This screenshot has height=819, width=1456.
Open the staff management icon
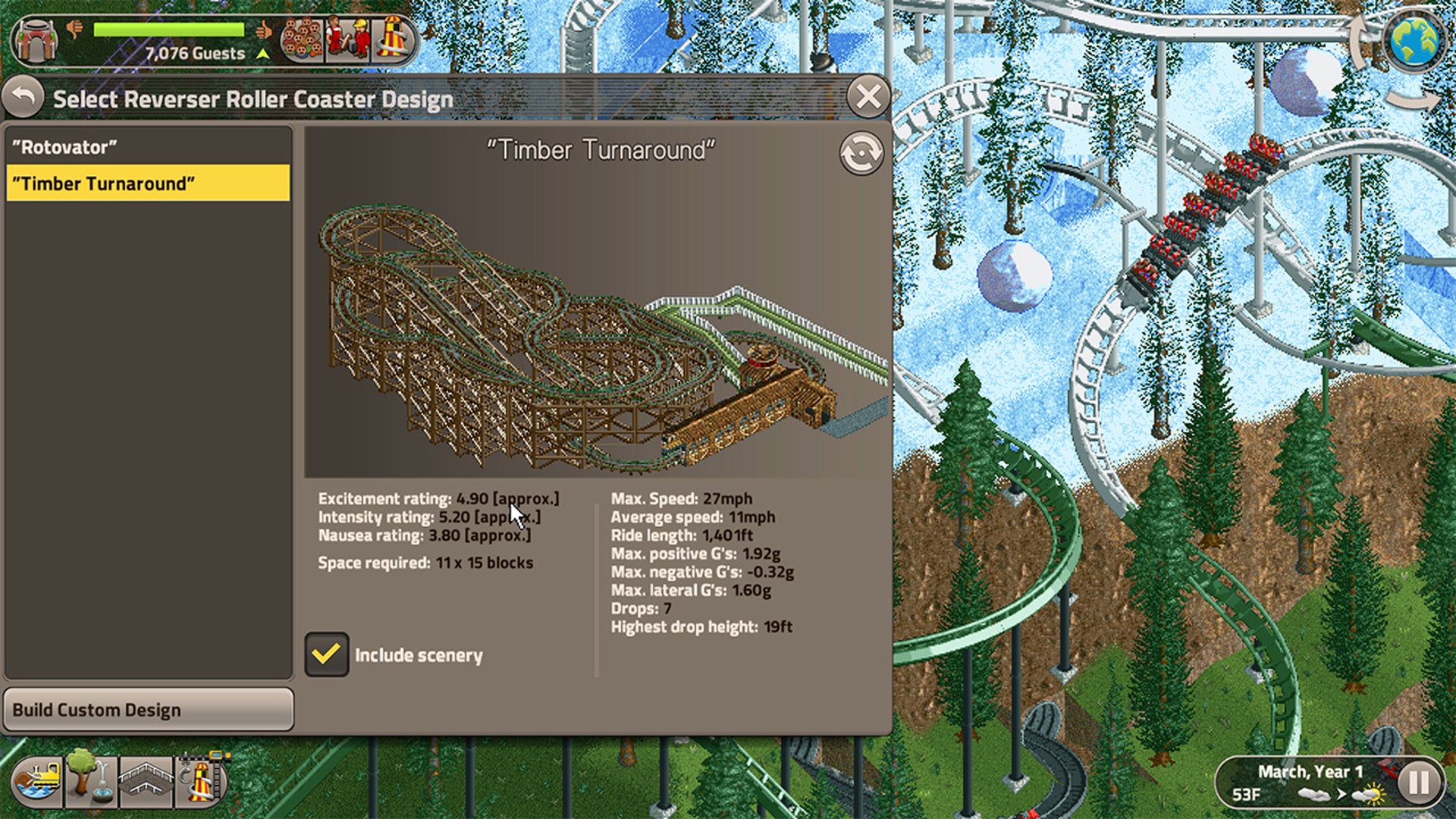click(347, 38)
